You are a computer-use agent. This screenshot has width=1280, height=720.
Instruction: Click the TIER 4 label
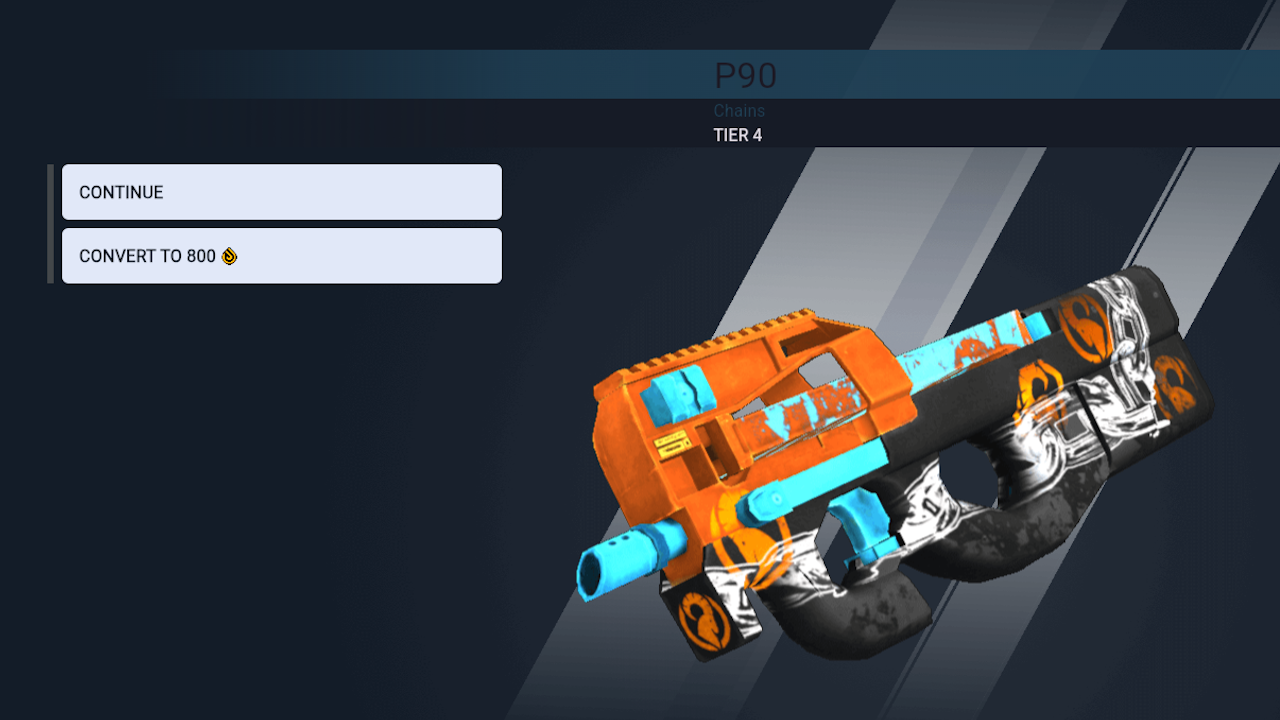(739, 135)
